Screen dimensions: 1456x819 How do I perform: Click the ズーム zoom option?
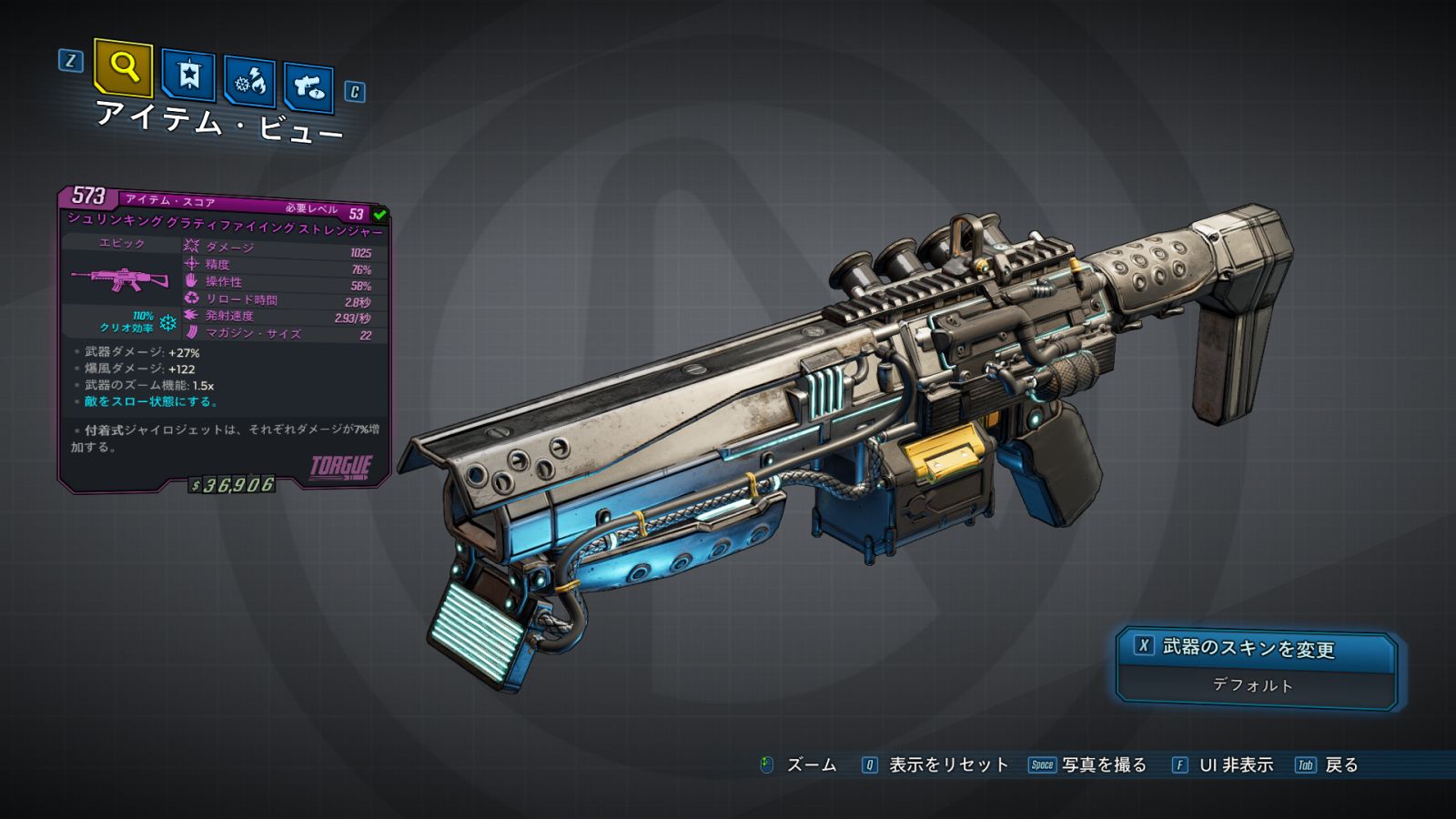pos(799,765)
